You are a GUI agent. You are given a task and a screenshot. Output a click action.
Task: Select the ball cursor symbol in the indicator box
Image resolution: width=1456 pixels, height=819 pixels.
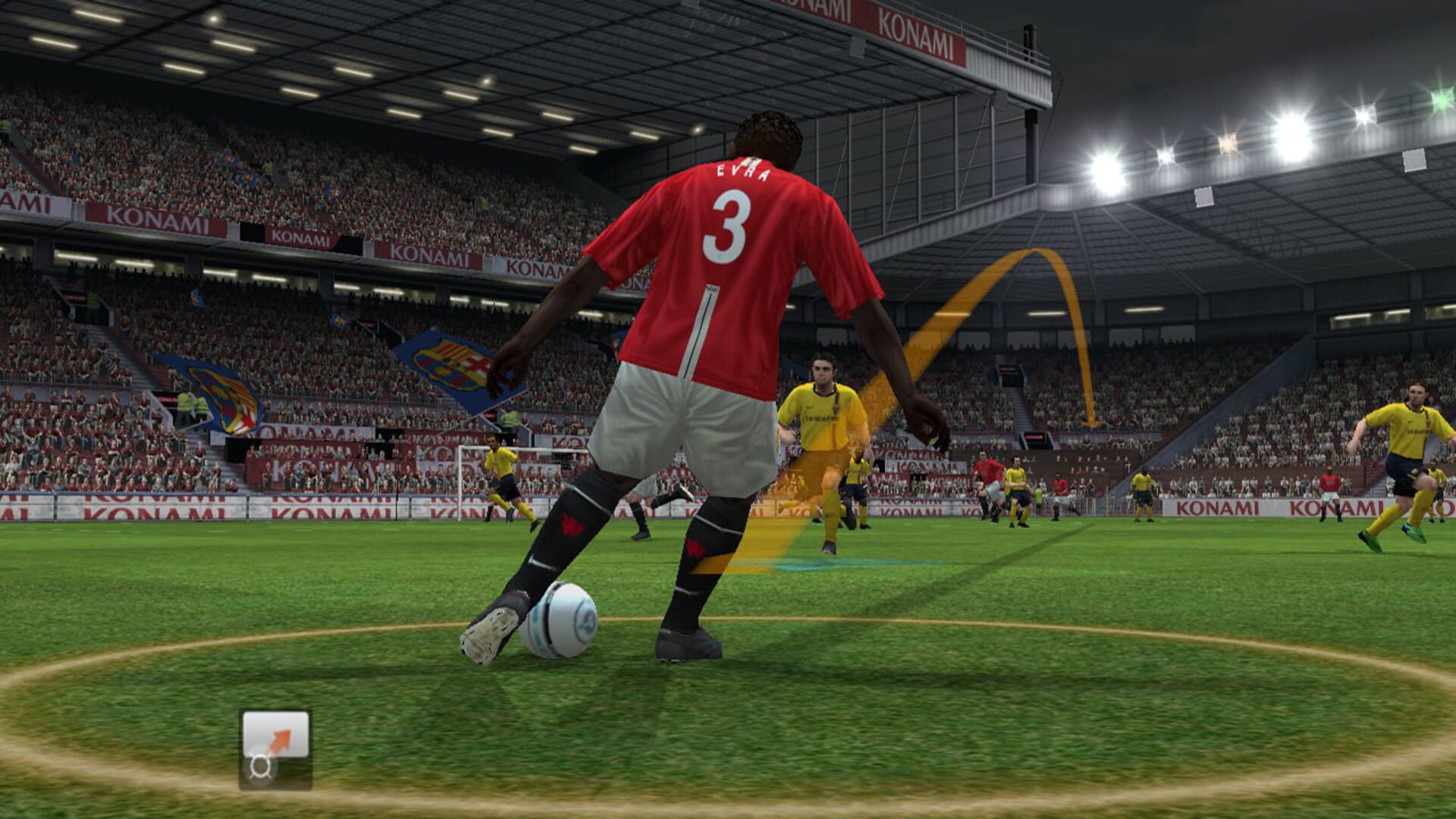[x=259, y=767]
